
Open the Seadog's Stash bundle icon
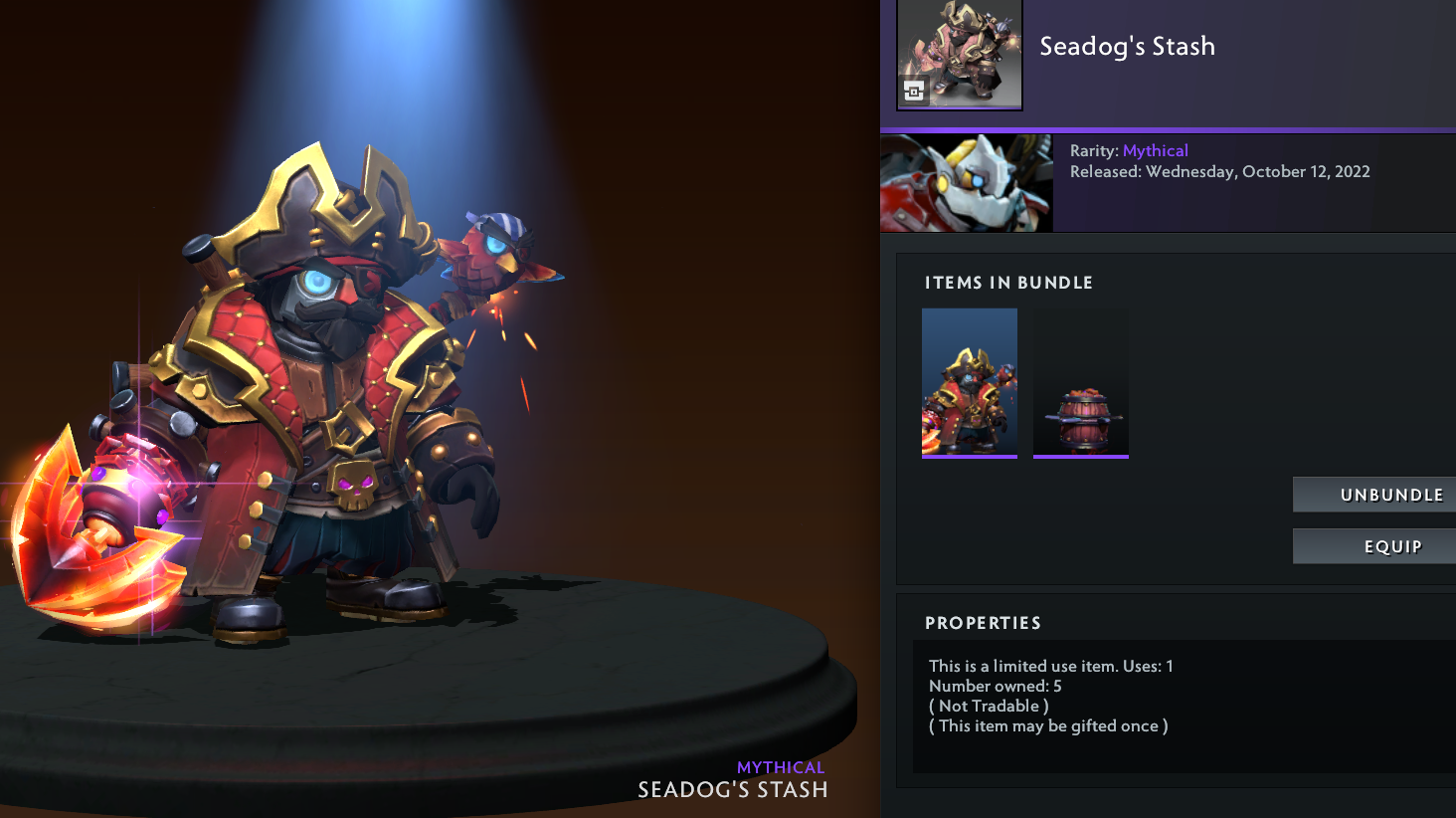coord(960,54)
